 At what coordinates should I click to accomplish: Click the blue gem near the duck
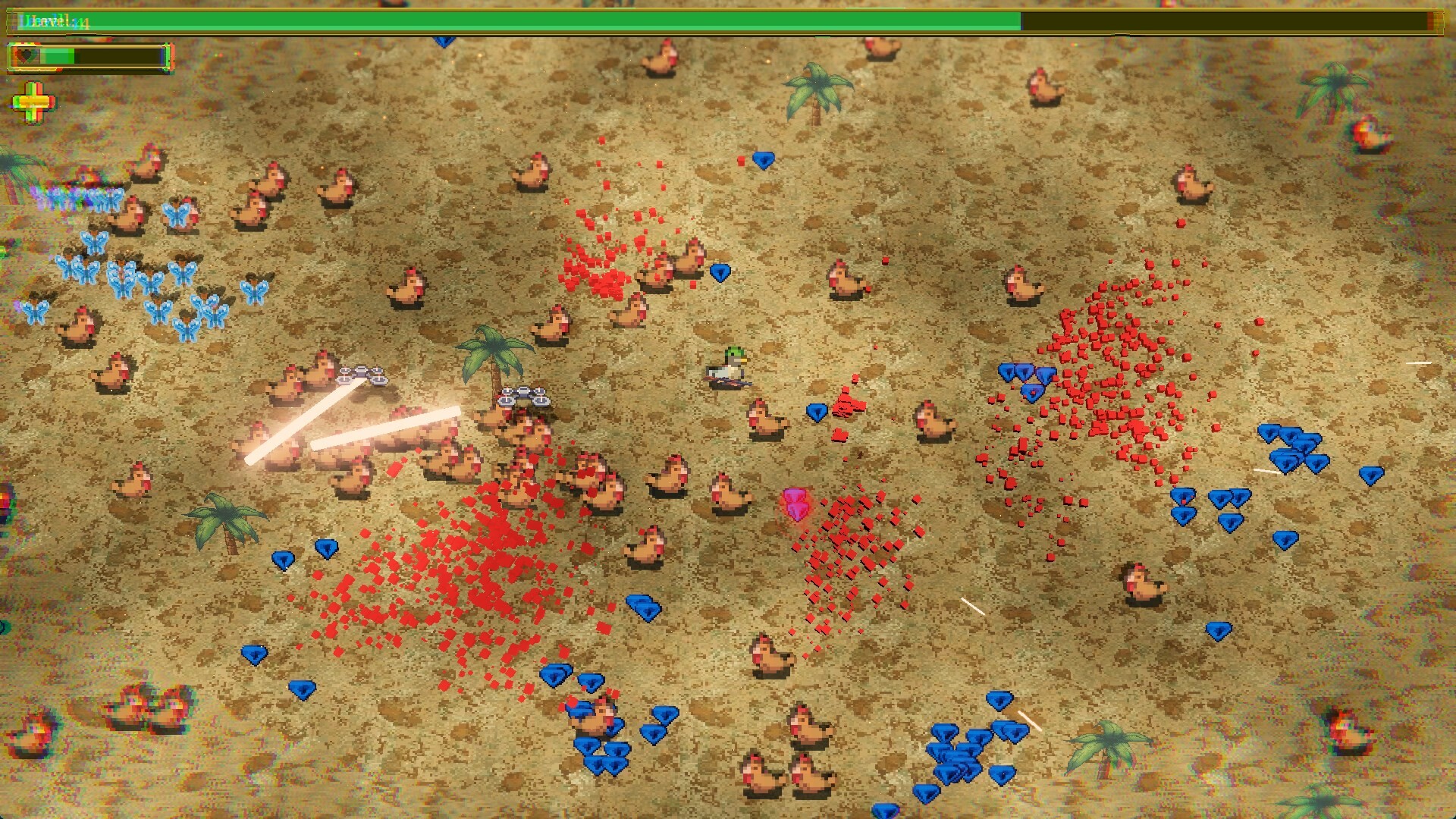tap(815, 413)
